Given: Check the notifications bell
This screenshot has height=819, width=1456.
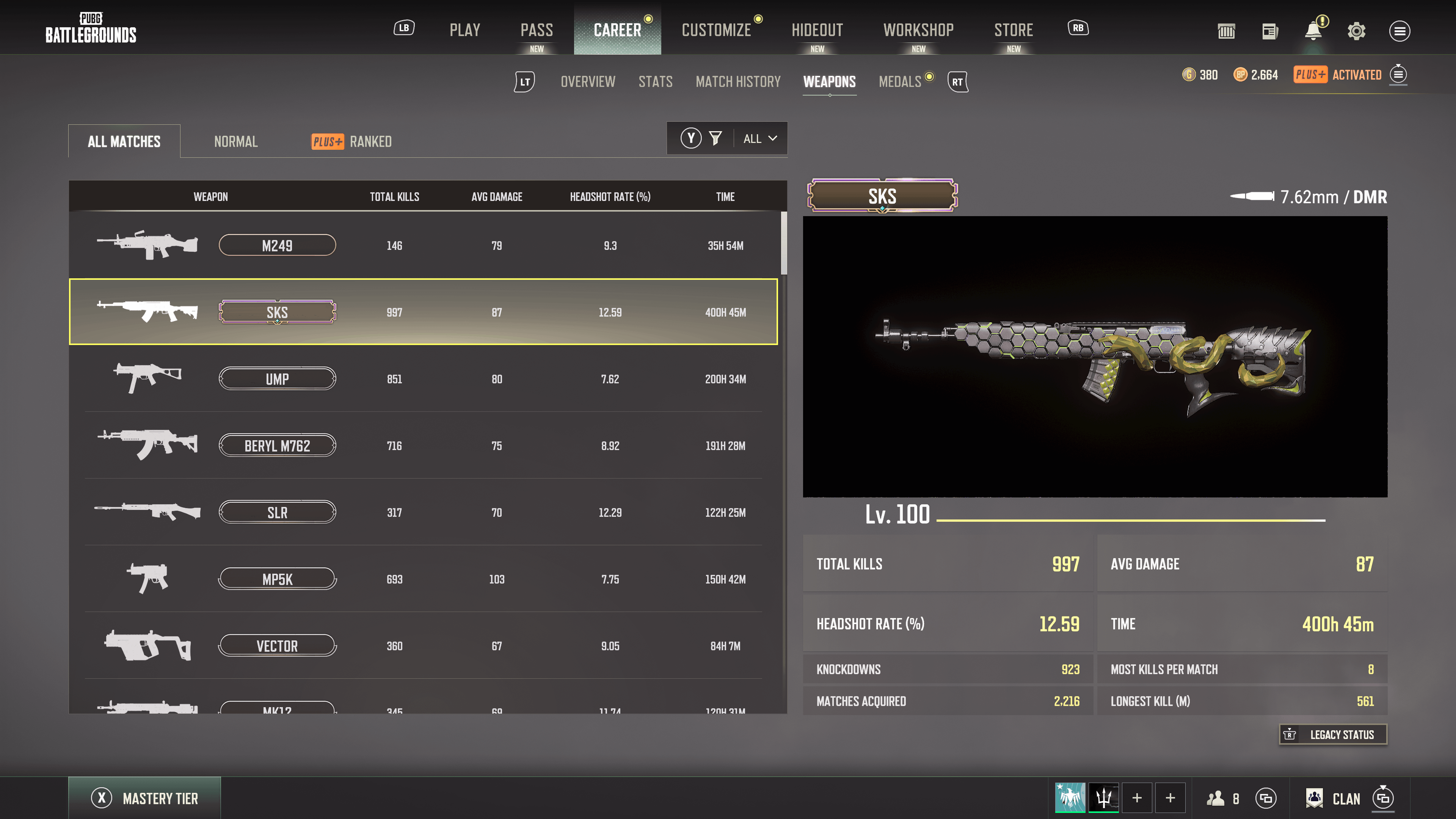Looking at the screenshot, I should coord(1313,31).
